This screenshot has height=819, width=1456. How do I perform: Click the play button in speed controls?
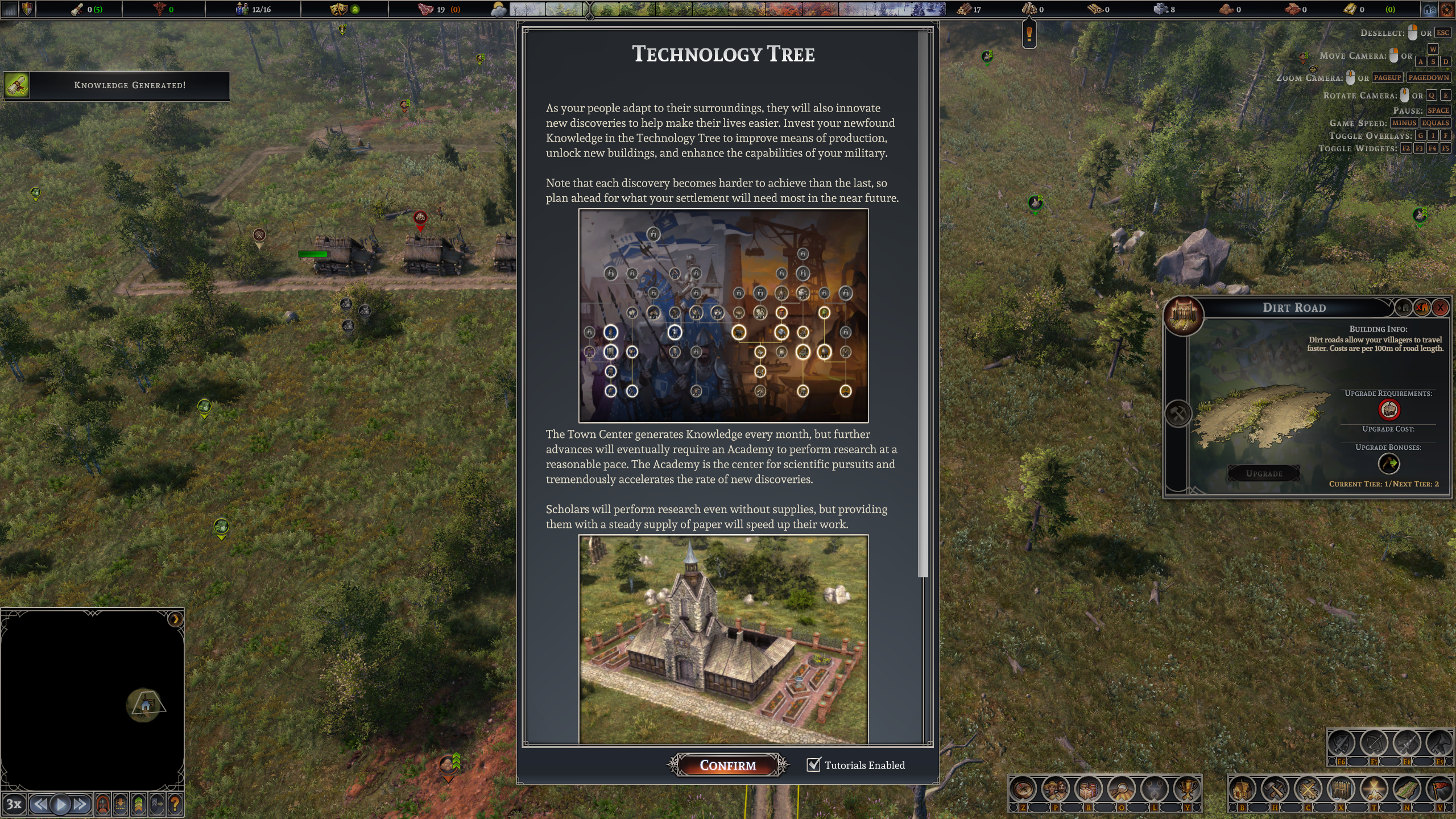60,804
